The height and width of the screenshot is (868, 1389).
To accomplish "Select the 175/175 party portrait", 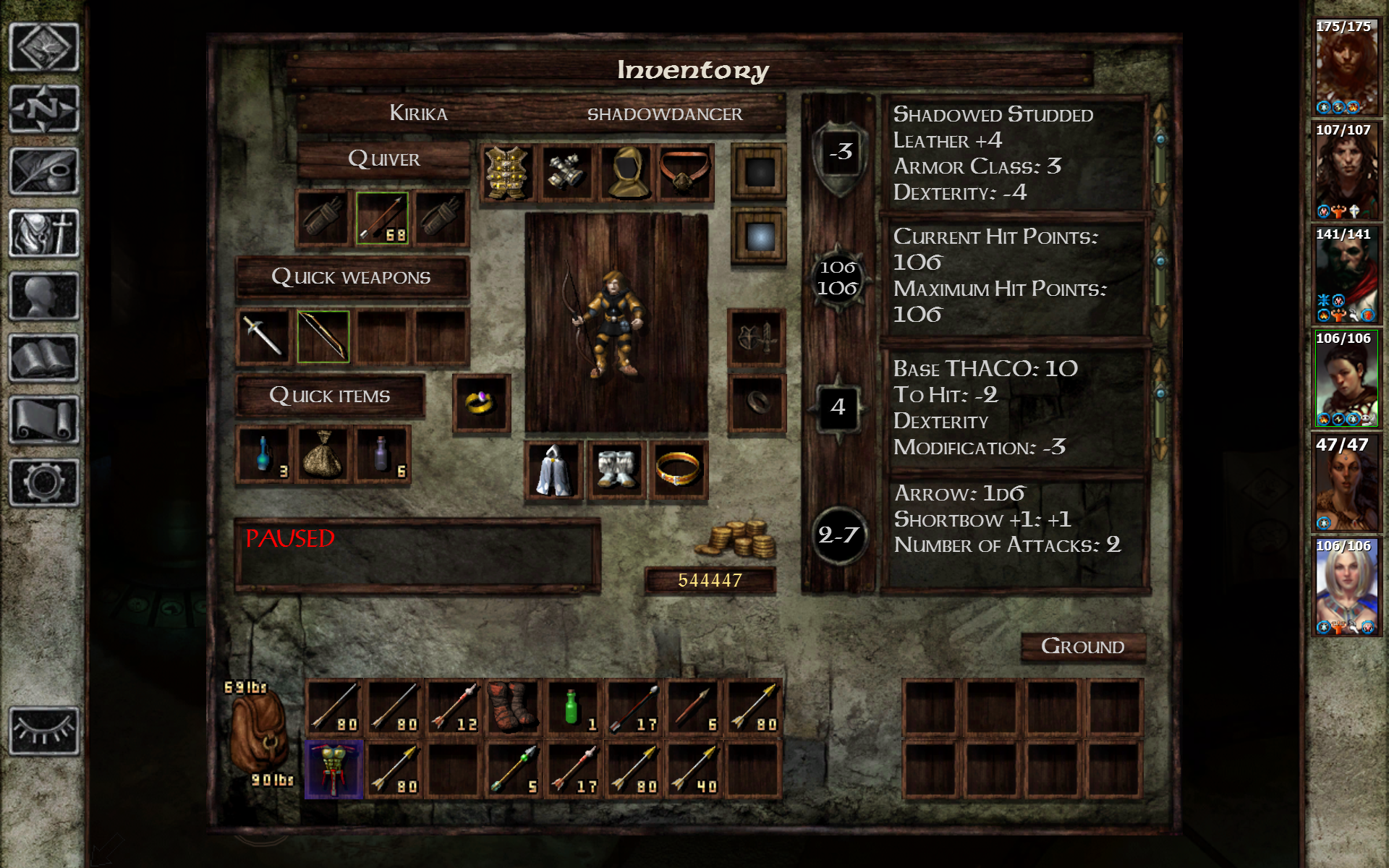I will (1346, 65).
